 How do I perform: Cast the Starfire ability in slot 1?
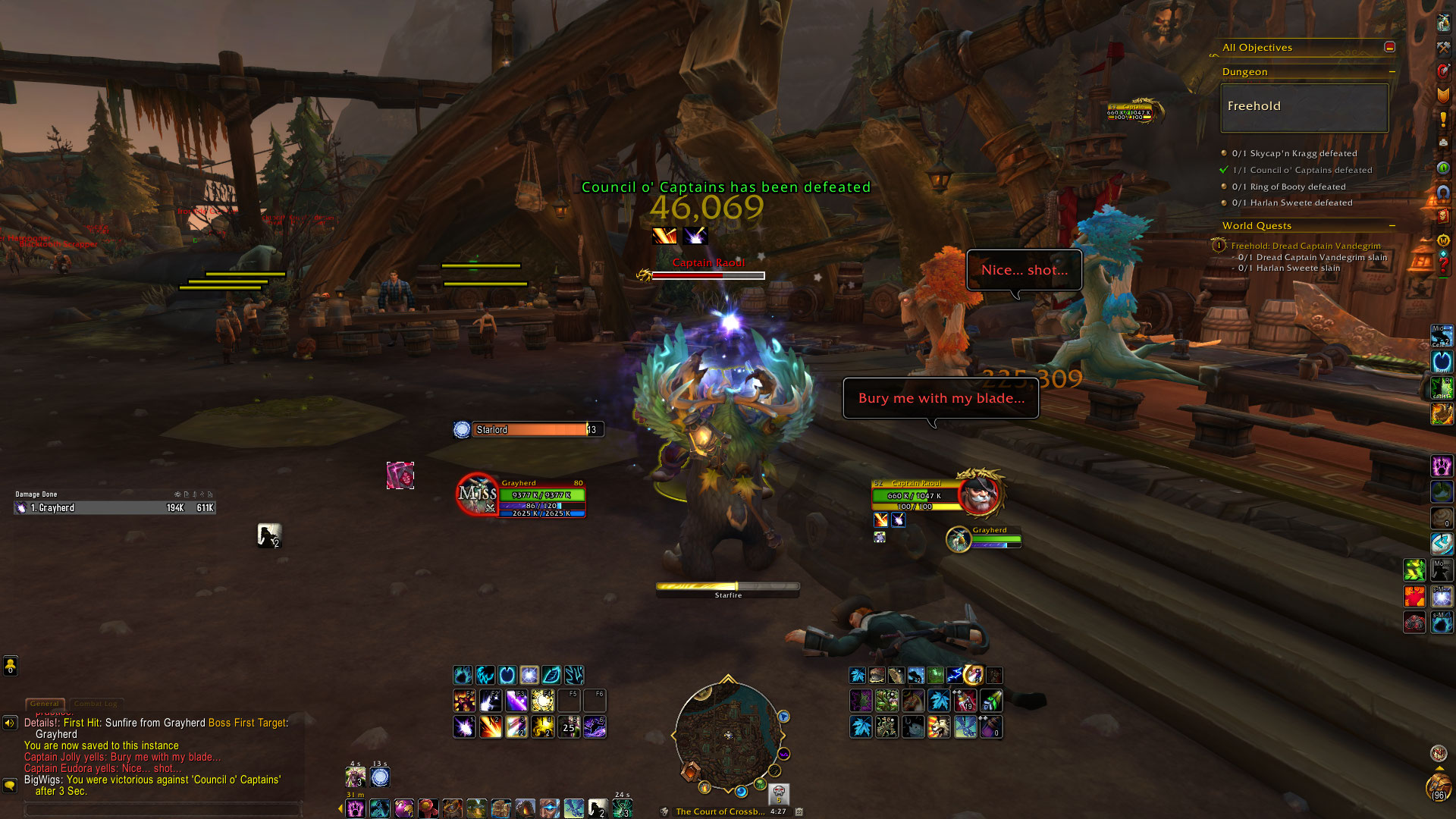pos(464,727)
